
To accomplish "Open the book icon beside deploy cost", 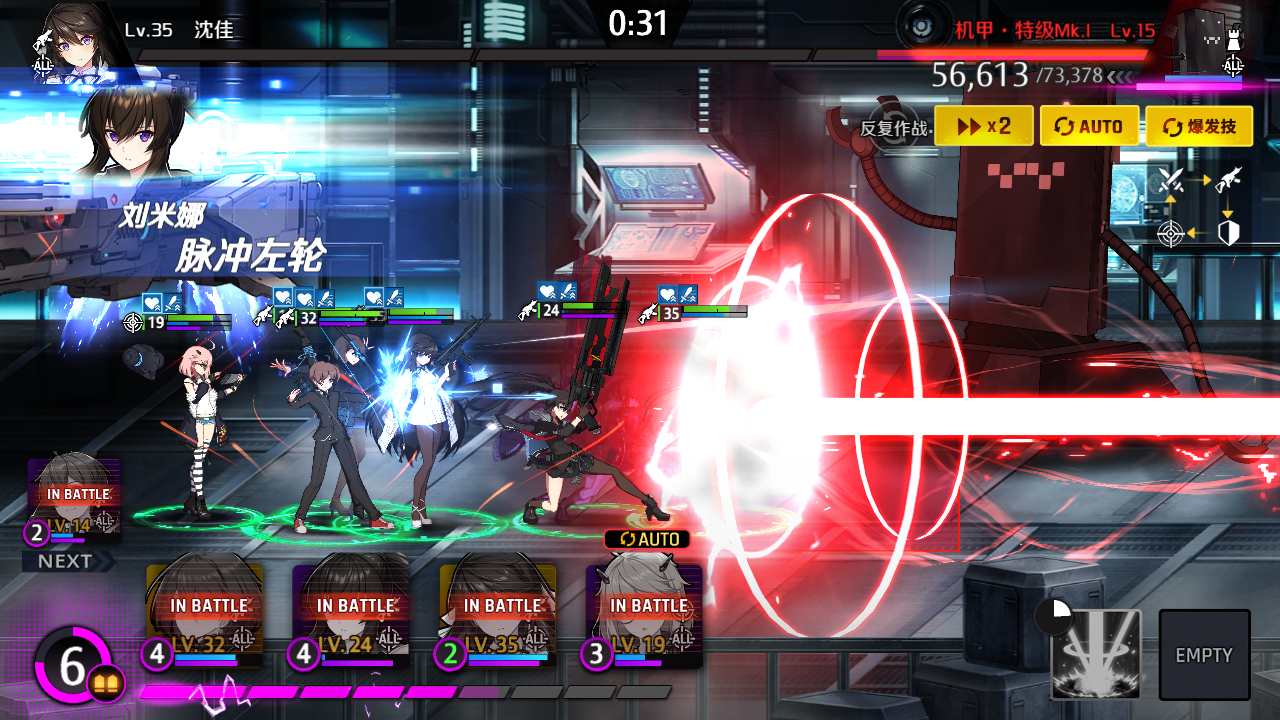I will coord(106,684).
